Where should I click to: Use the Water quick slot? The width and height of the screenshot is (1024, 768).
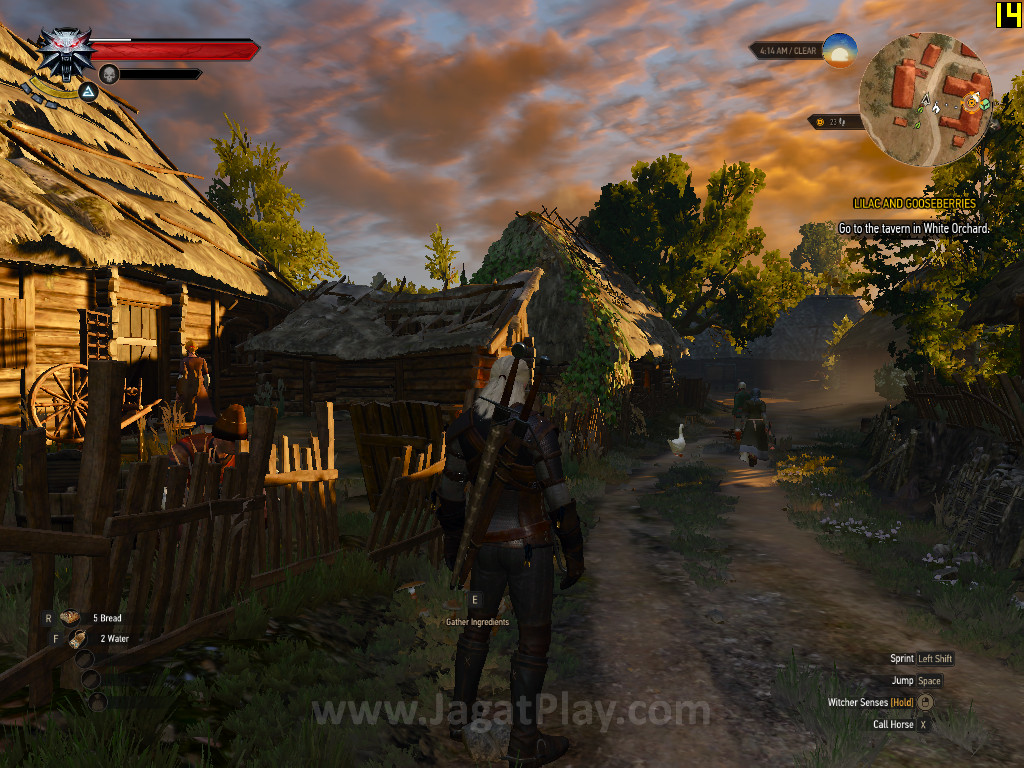77,638
